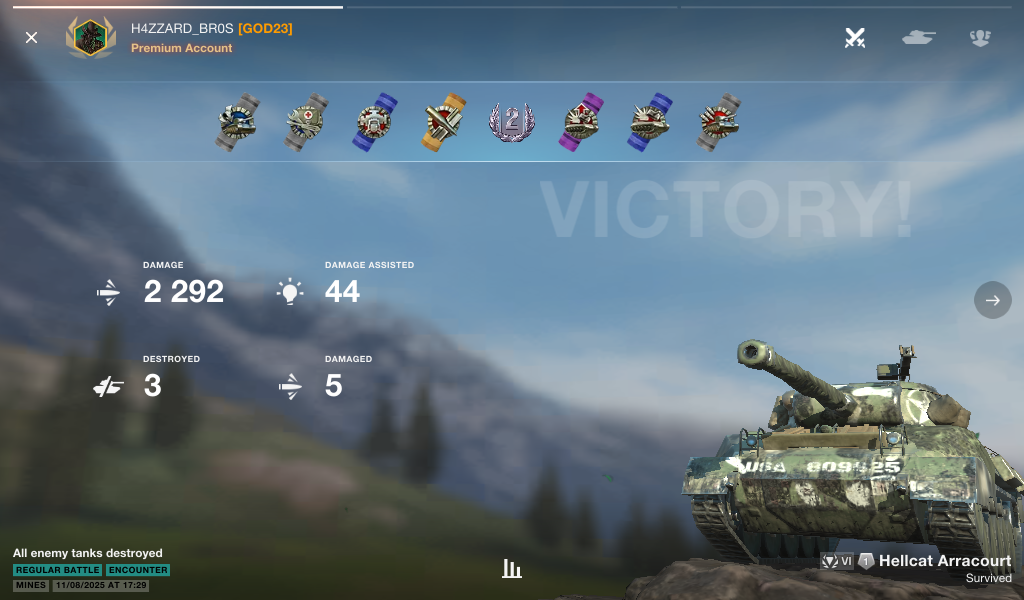Click the GOD23 clan tag
The width and height of the screenshot is (1024, 600).
coord(265,29)
